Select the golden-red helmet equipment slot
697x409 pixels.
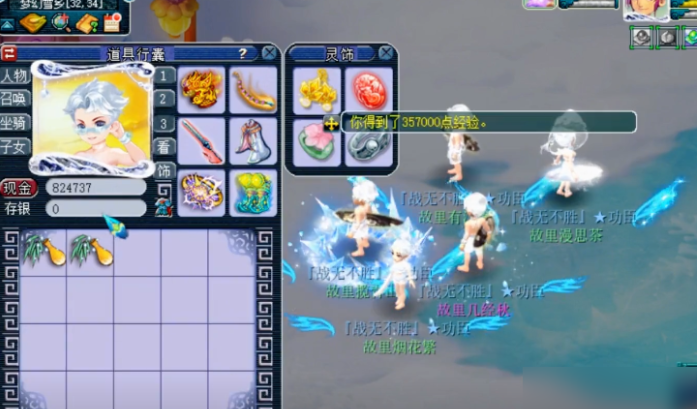202,90
